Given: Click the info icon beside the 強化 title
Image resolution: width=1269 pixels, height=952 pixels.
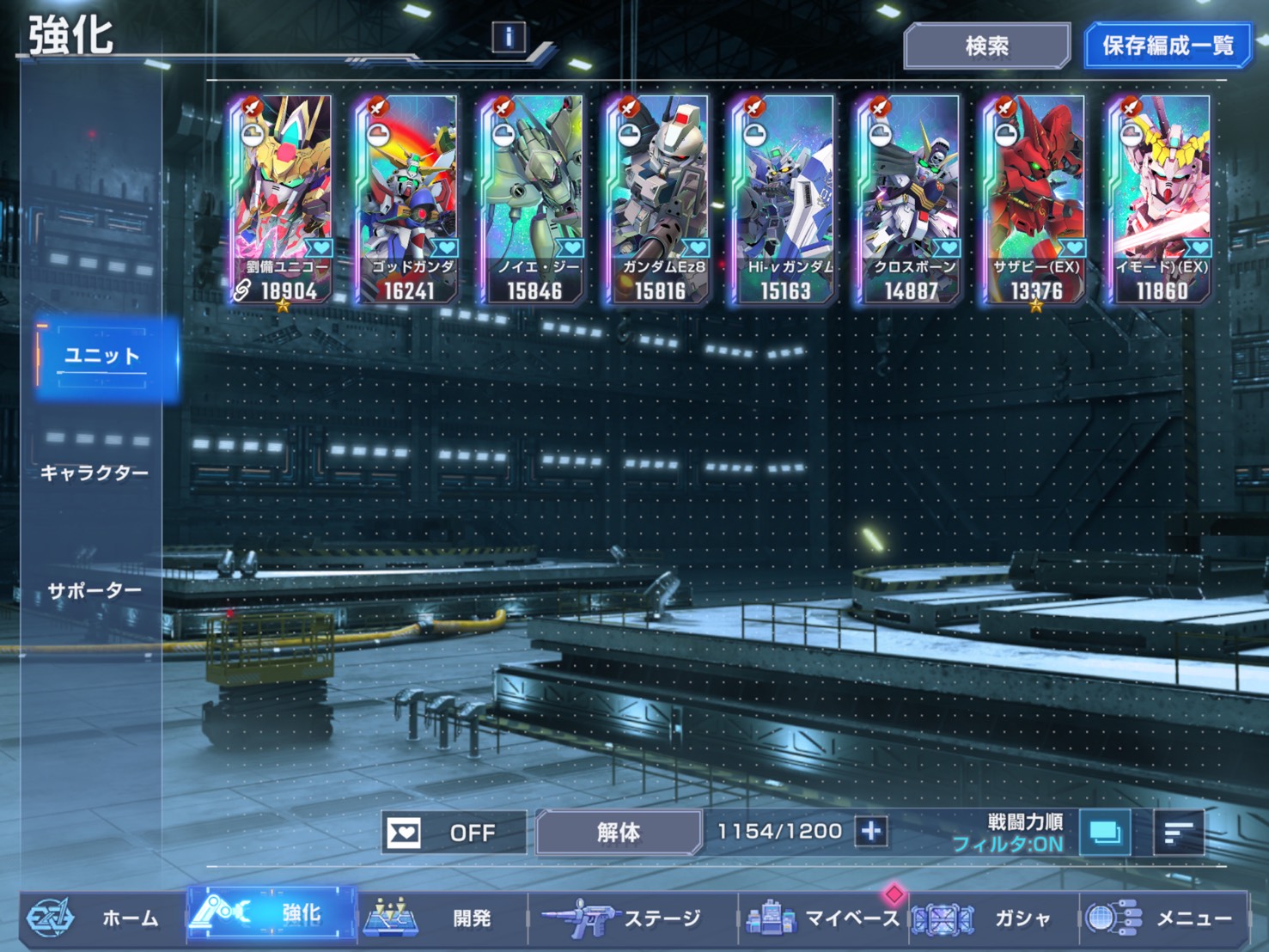Looking at the screenshot, I should (509, 37).
